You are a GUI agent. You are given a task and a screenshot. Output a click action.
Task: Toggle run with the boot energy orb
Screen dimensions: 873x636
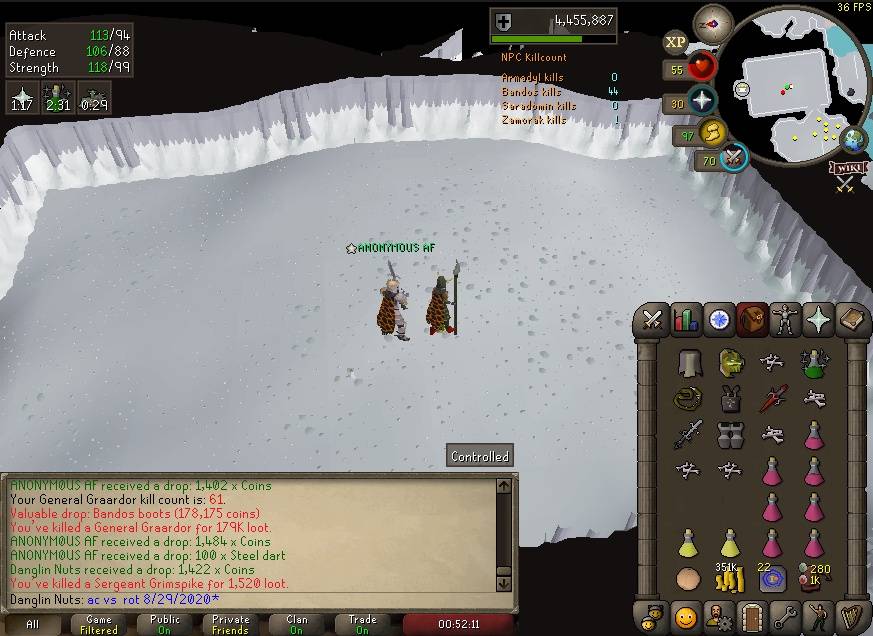[712, 133]
